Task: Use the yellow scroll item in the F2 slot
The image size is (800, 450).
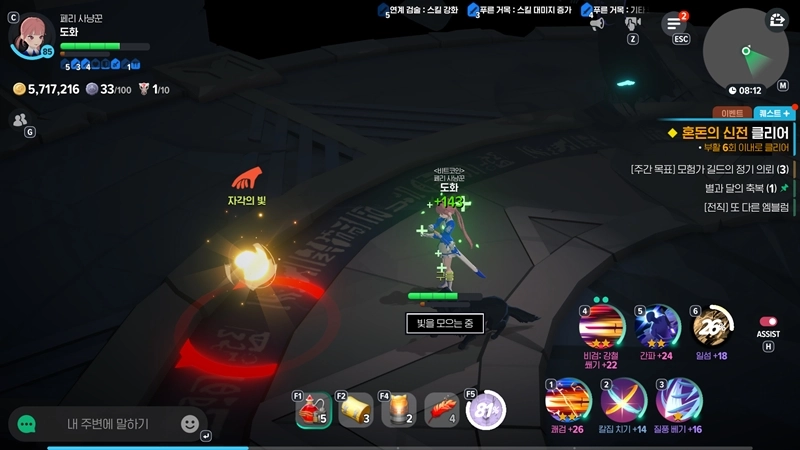Action: point(355,410)
